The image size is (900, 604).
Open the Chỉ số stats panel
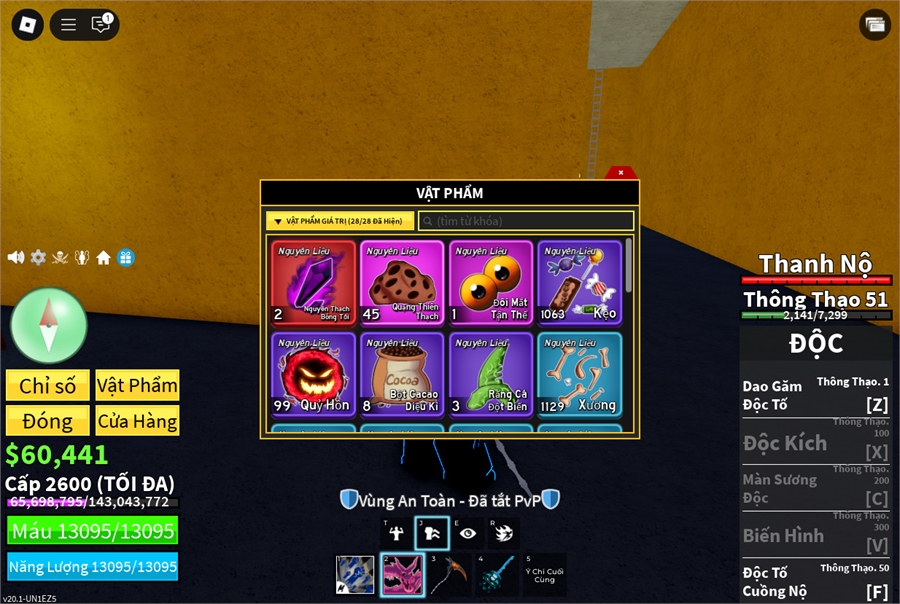pyautogui.click(x=48, y=386)
